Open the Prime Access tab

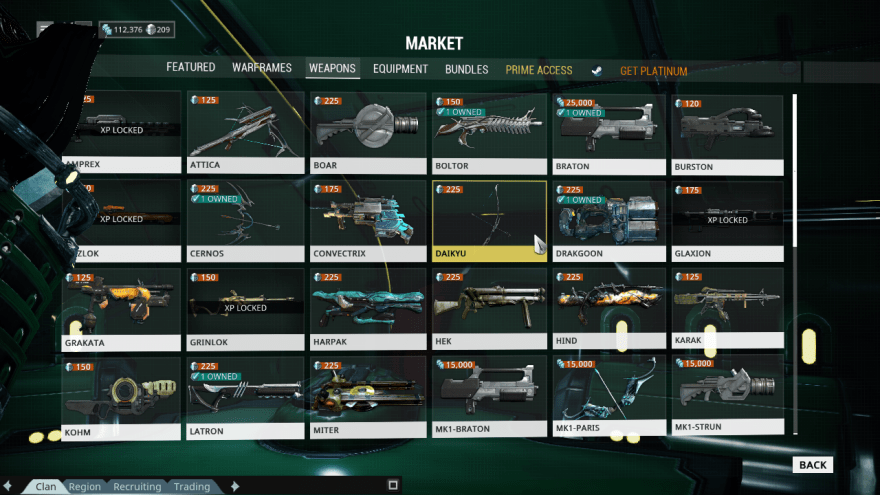click(539, 71)
